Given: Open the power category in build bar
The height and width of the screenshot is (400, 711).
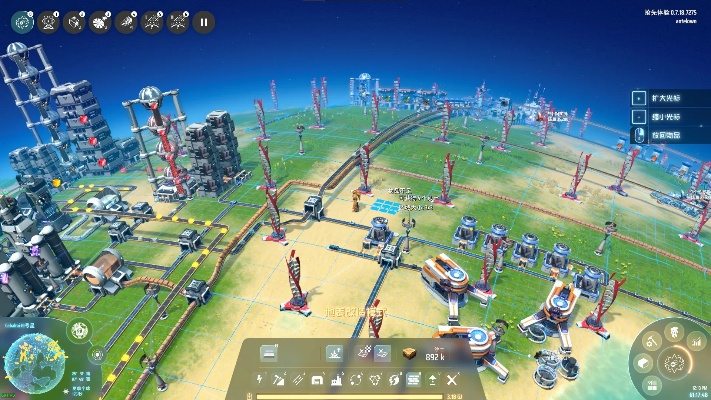Looking at the screenshot, I should [x=261, y=380].
